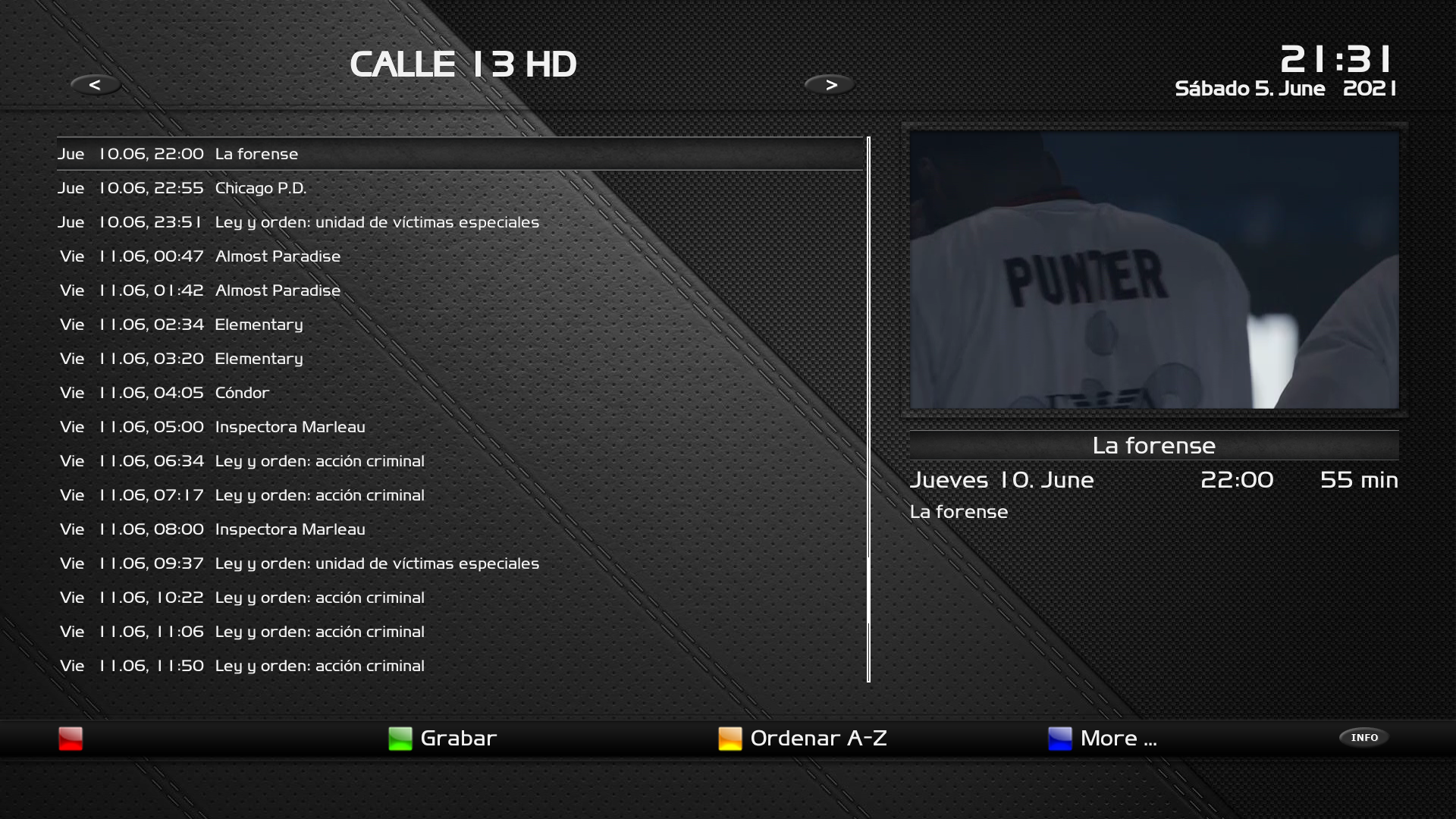This screenshot has height=819, width=1456.
Task: Go to the previous channel arrow
Action: point(95,85)
